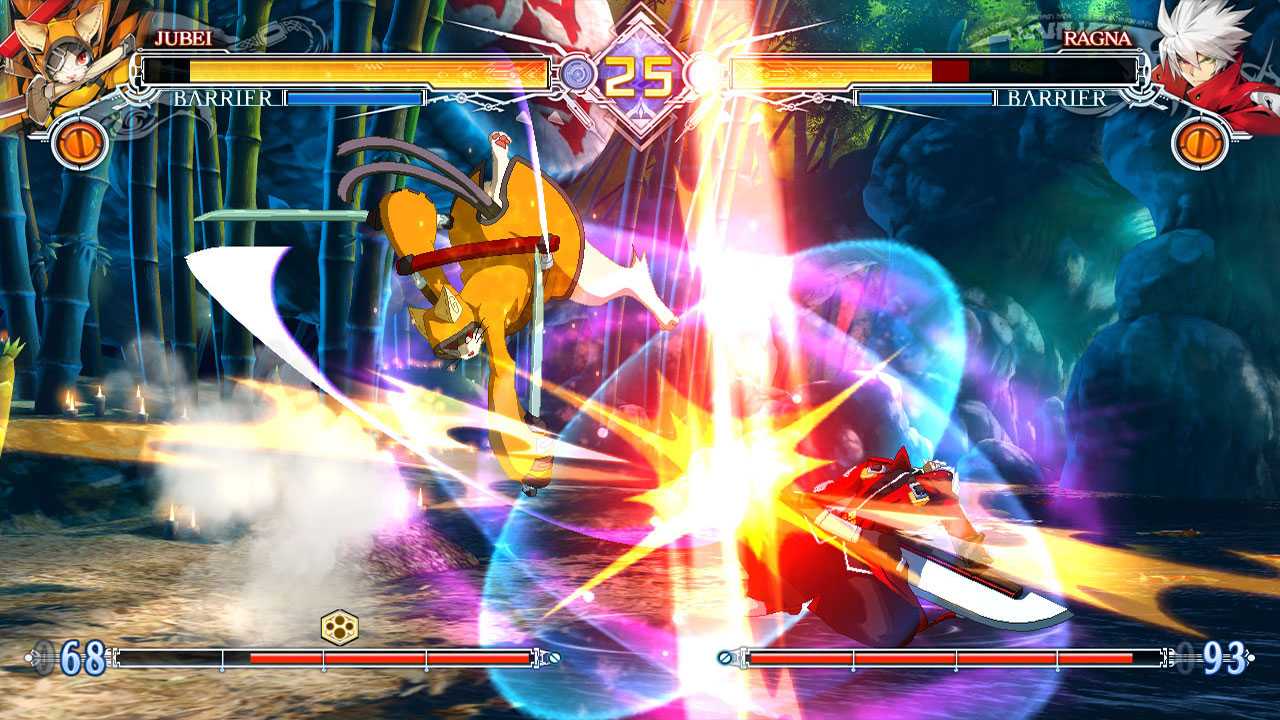Image resolution: width=1280 pixels, height=720 pixels.
Task: Click the glowing orb emblem right of the timer
Action: (700, 71)
